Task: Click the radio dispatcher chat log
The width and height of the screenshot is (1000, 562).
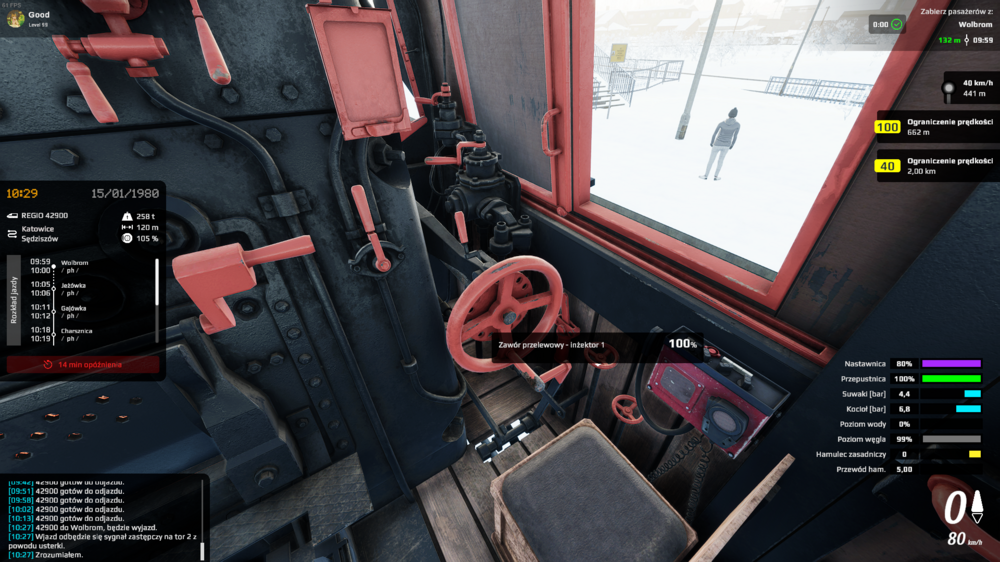Action: (100, 518)
